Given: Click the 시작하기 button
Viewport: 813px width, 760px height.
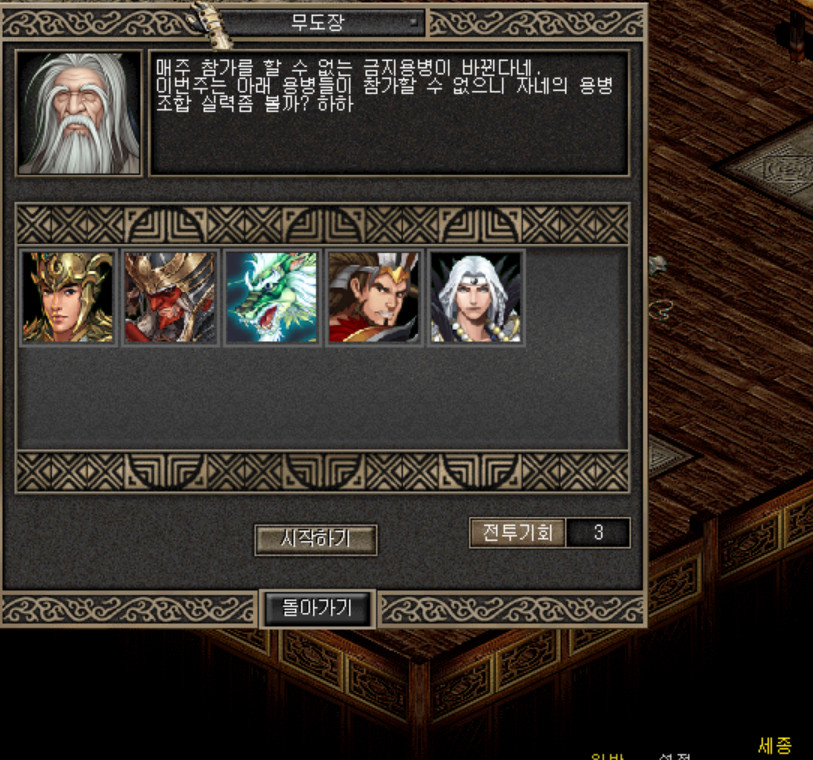Looking at the screenshot, I should point(315,539).
